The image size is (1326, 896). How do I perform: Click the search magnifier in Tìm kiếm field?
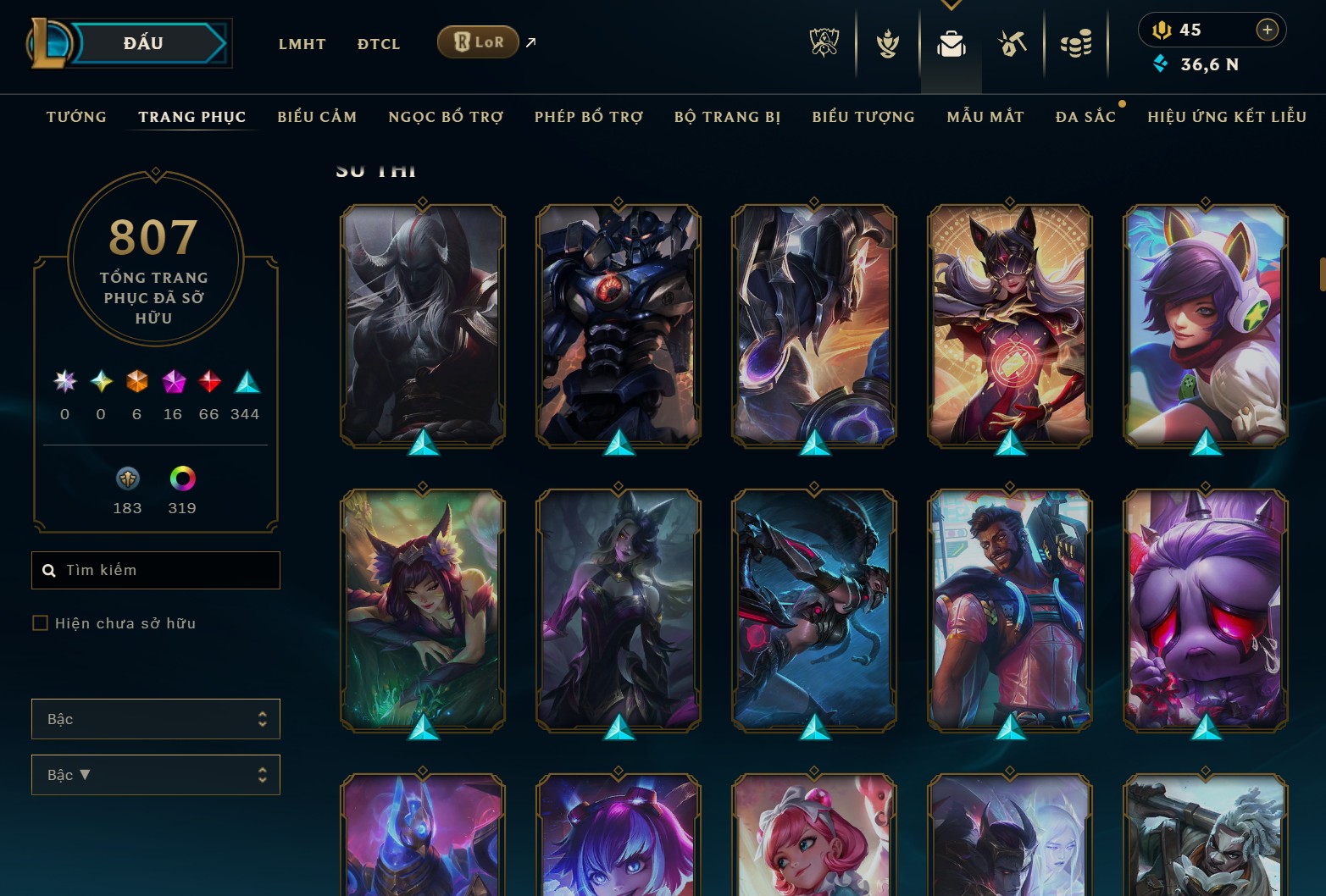click(48, 570)
